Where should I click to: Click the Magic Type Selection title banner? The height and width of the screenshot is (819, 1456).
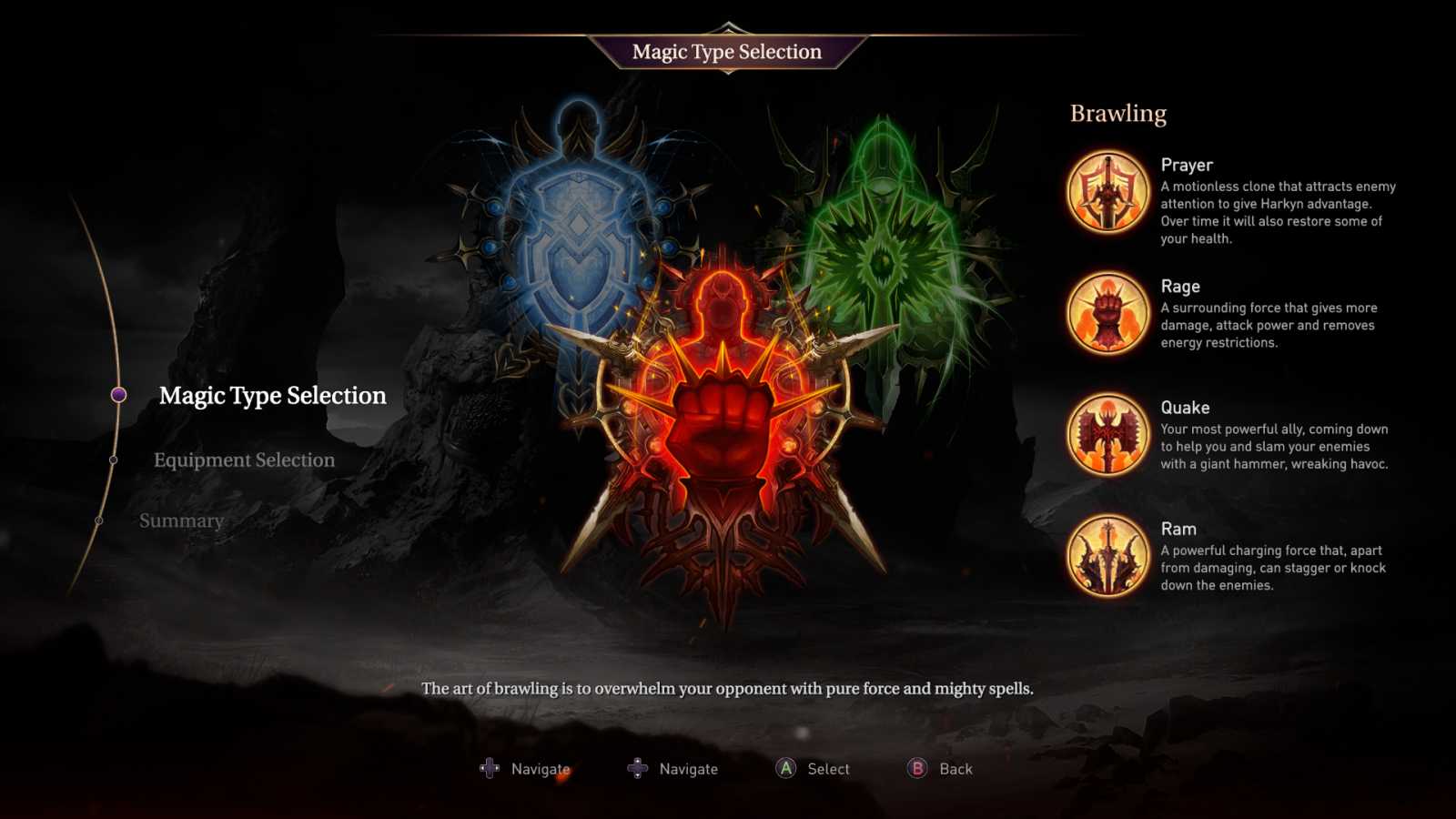coord(726,52)
